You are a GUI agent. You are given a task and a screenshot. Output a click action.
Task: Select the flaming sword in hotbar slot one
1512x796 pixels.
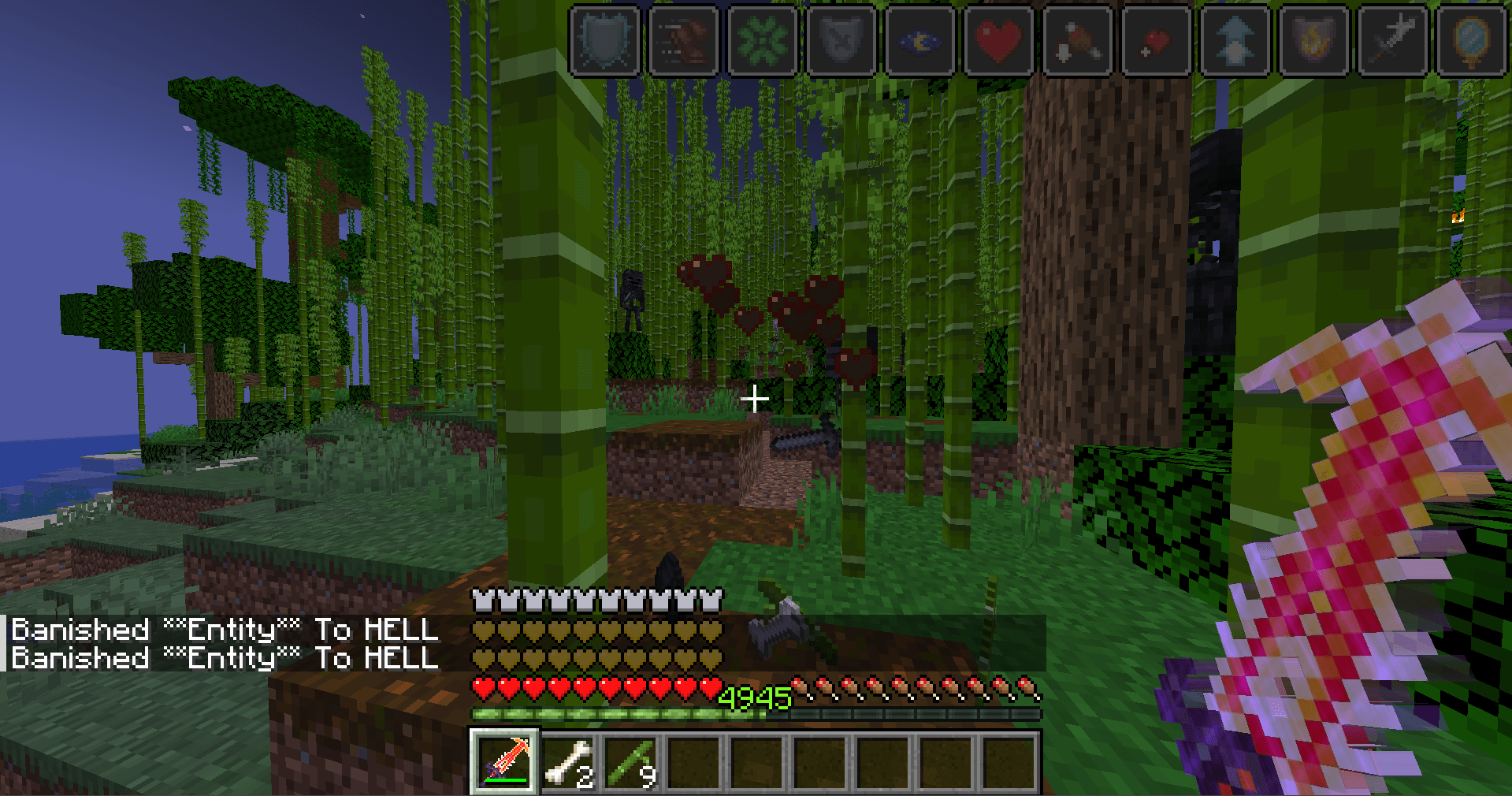[505, 761]
